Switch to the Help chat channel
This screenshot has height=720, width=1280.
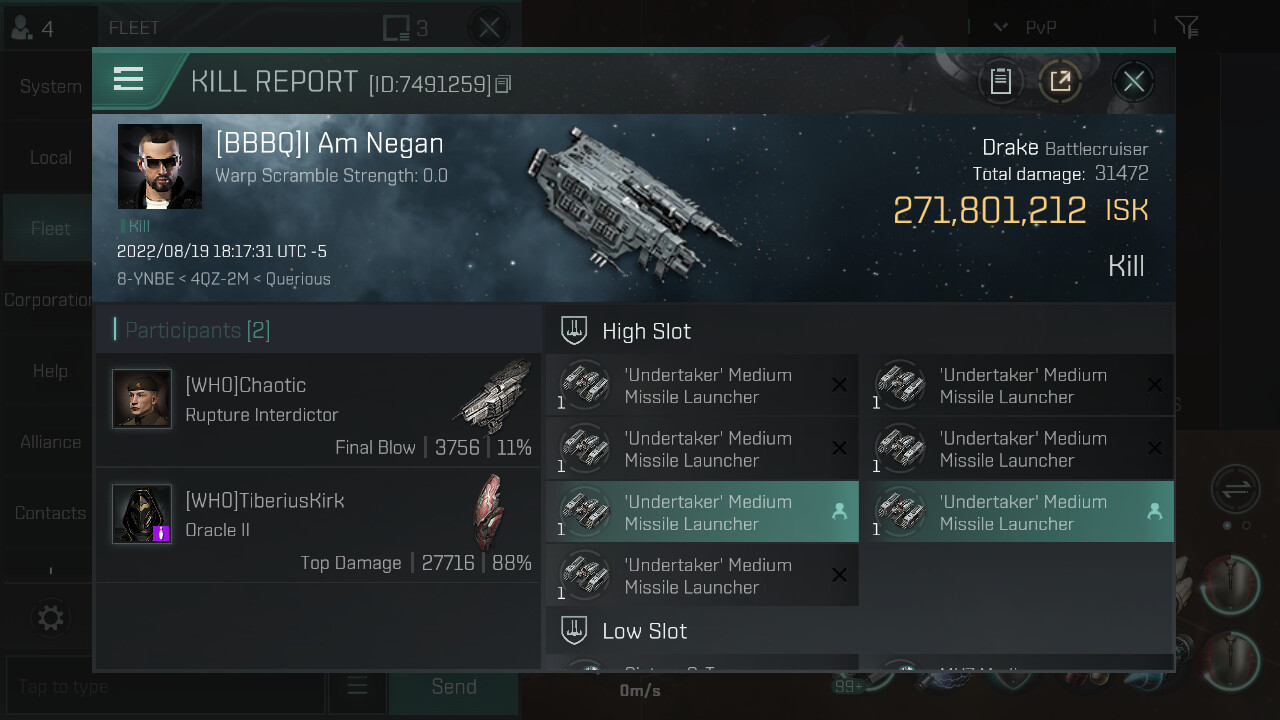pyautogui.click(x=50, y=371)
